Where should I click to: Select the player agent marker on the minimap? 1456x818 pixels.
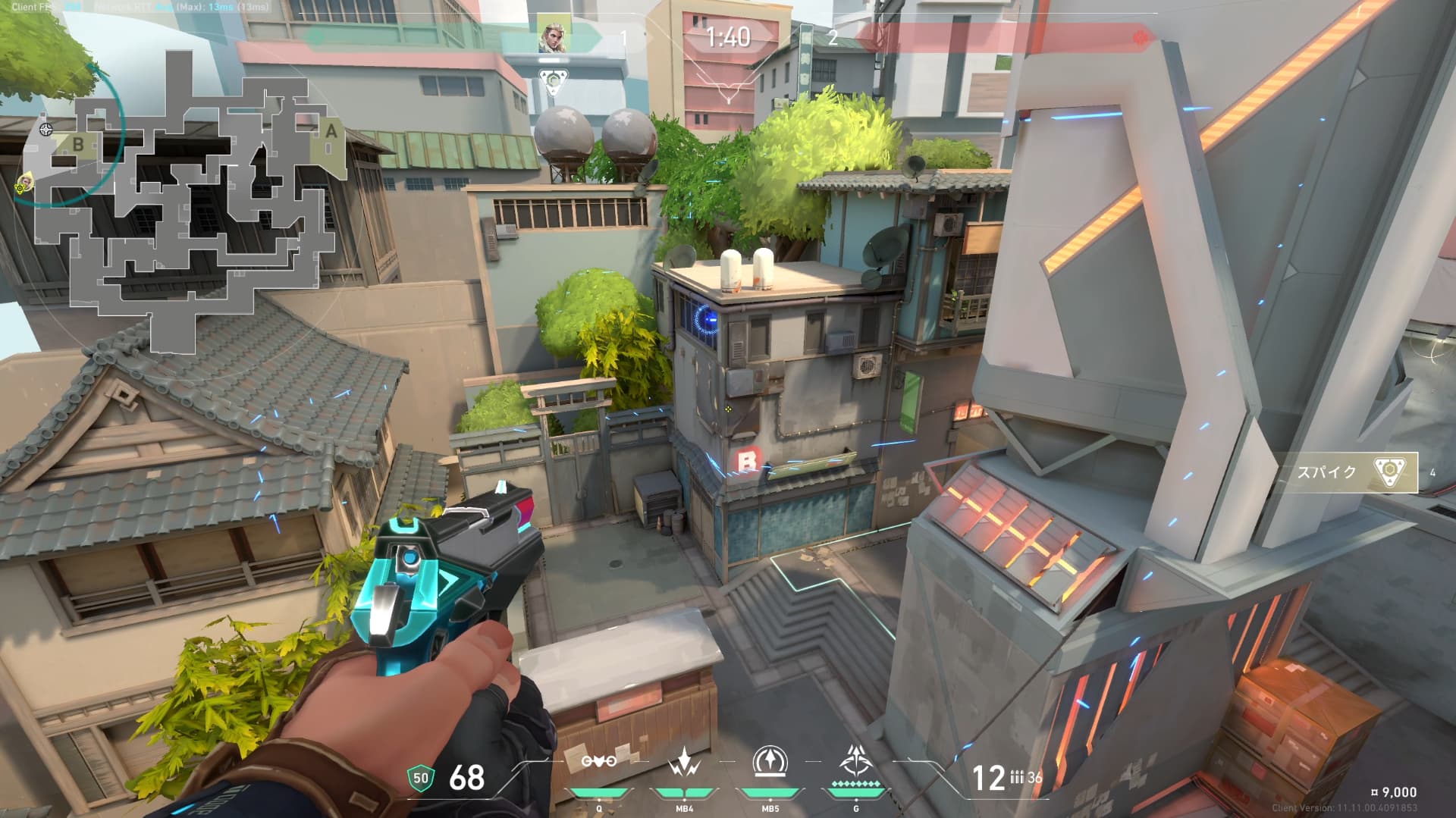tap(25, 182)
